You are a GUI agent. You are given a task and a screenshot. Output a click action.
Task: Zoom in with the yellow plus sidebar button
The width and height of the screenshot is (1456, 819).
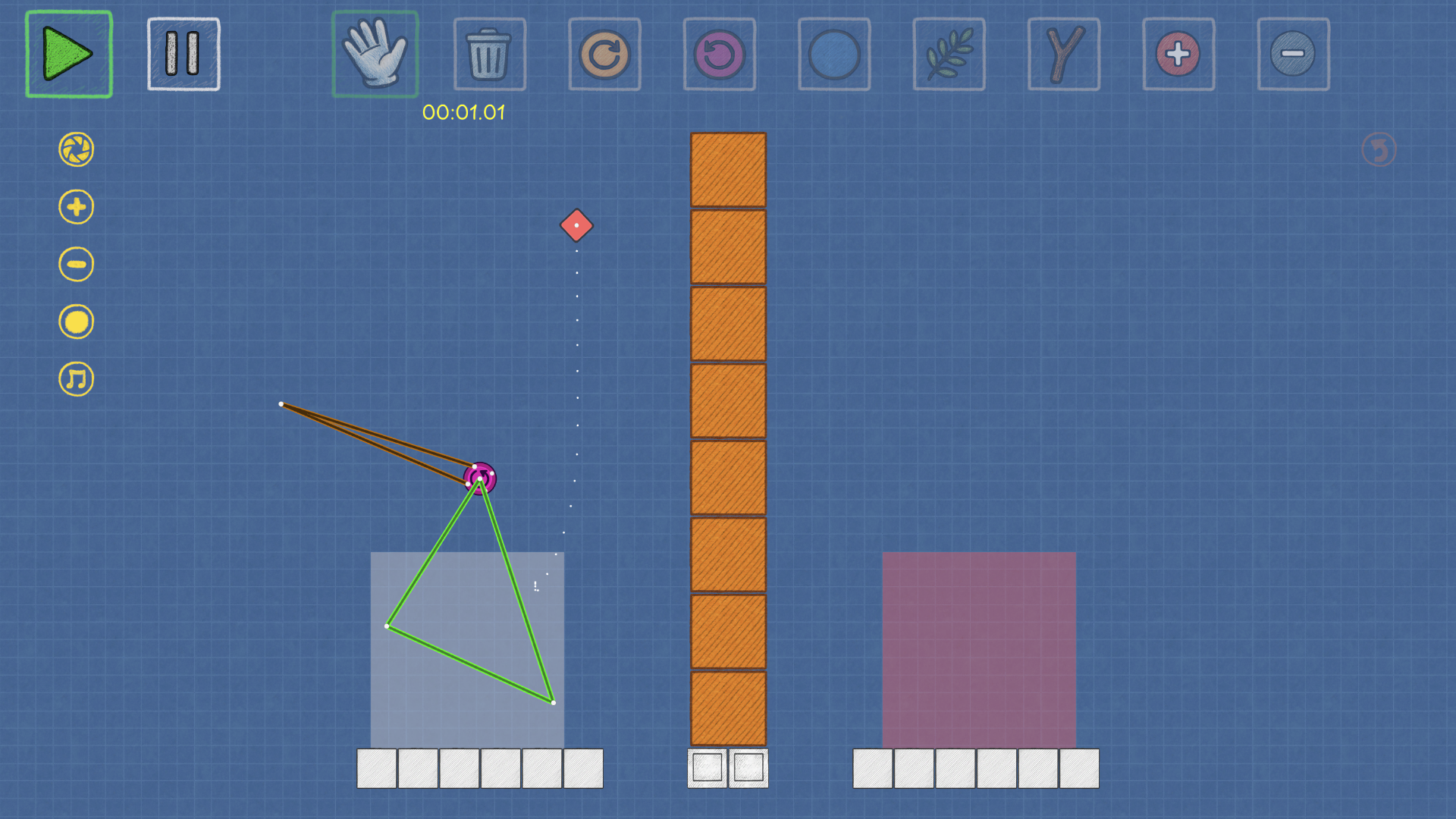click(75, 206)
